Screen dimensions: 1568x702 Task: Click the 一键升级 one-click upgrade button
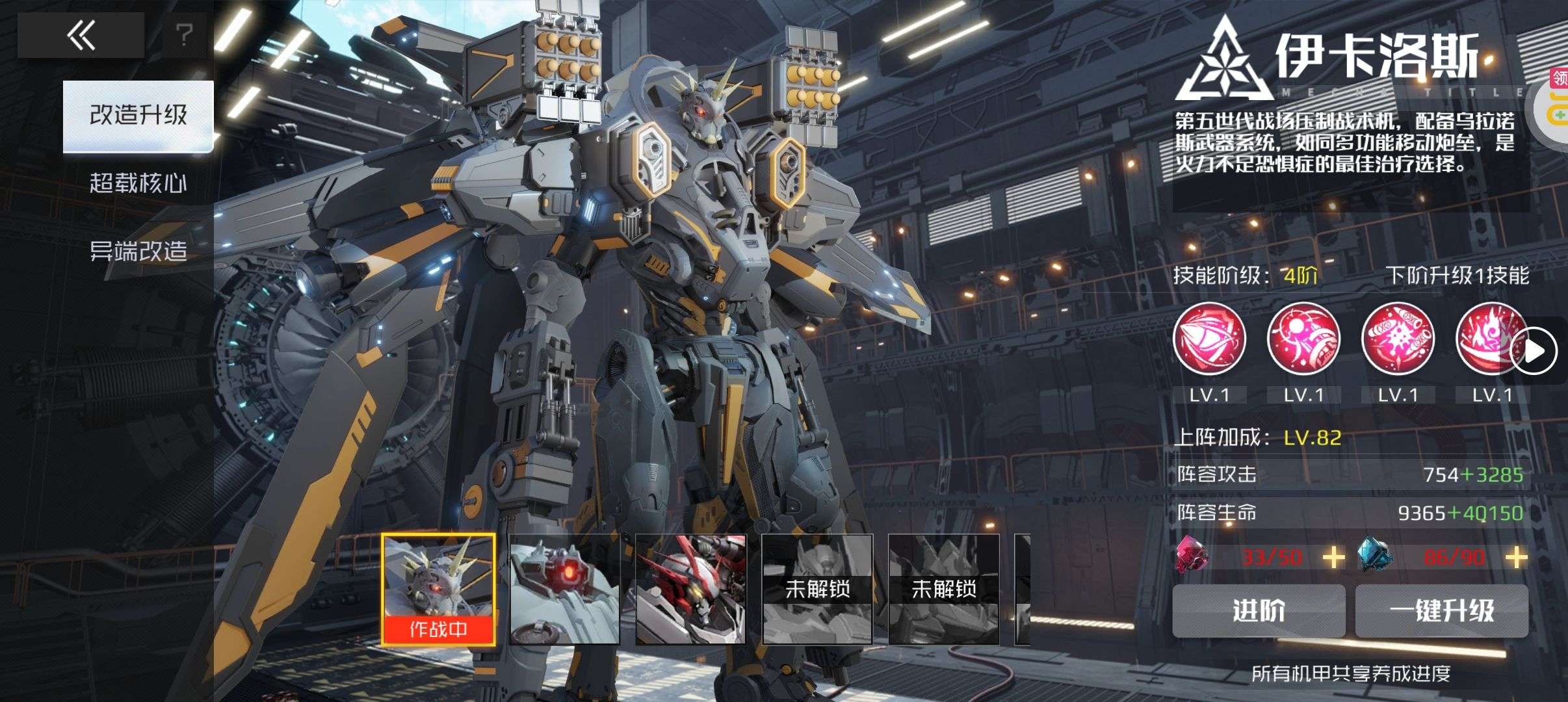click(1442, 611)
